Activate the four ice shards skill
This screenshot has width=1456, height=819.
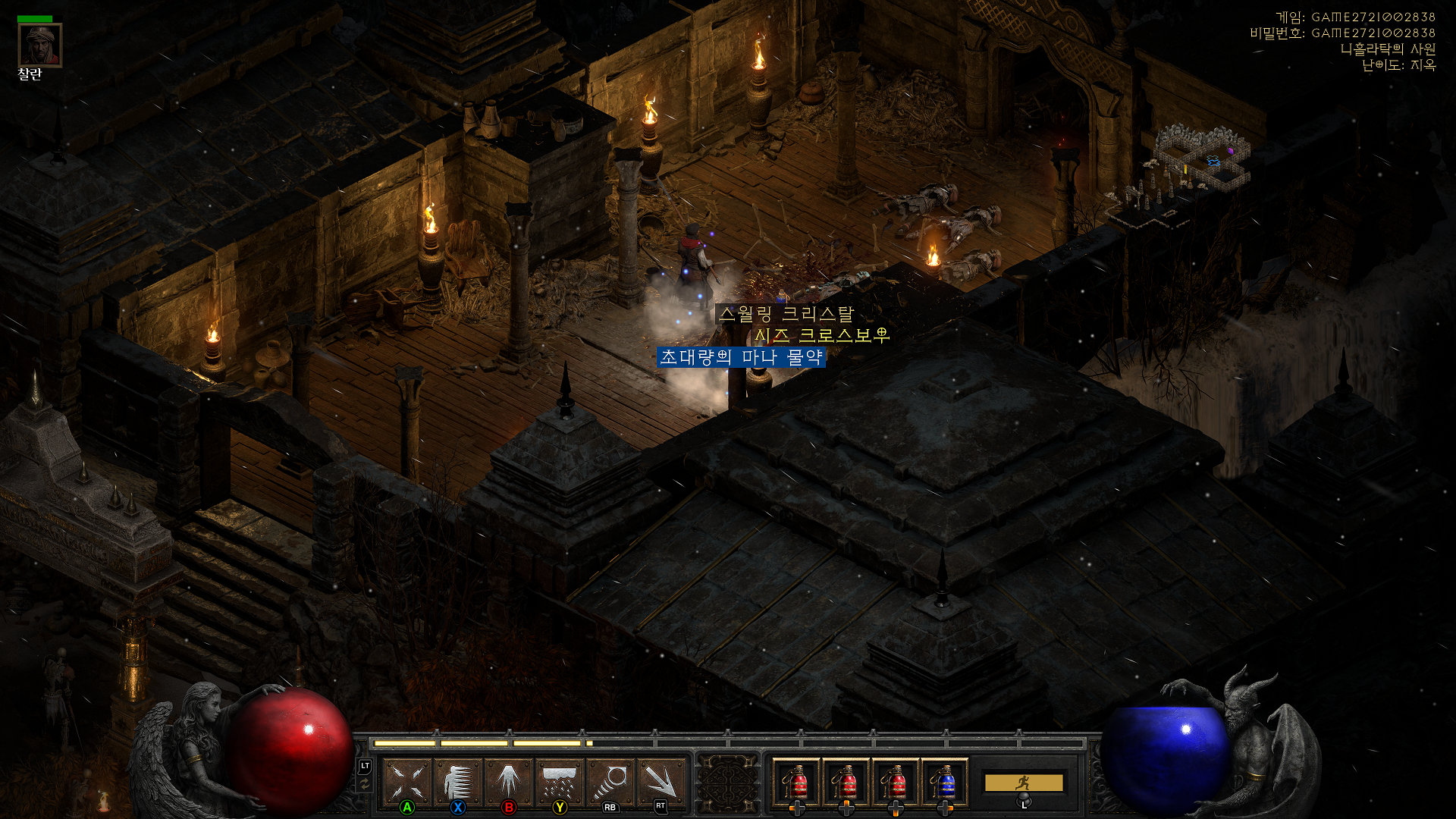coord(408,781)
